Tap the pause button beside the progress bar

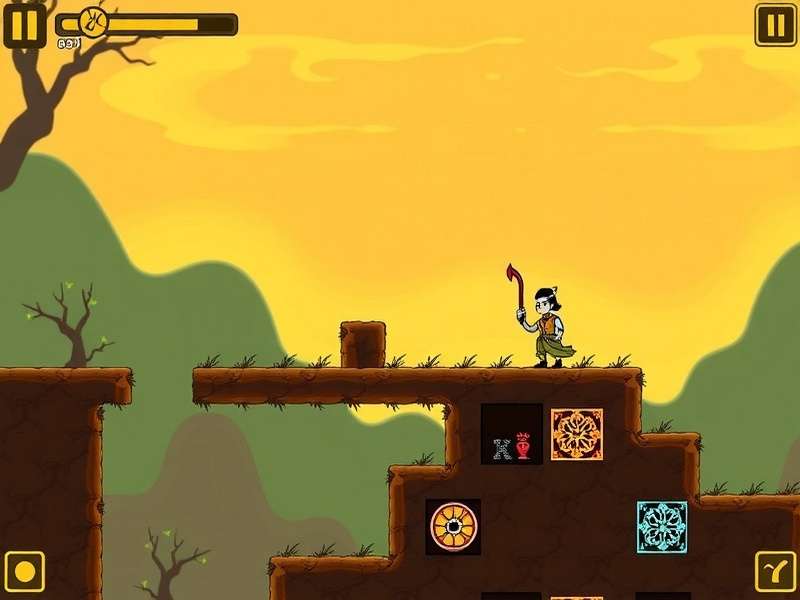point(24,24)
